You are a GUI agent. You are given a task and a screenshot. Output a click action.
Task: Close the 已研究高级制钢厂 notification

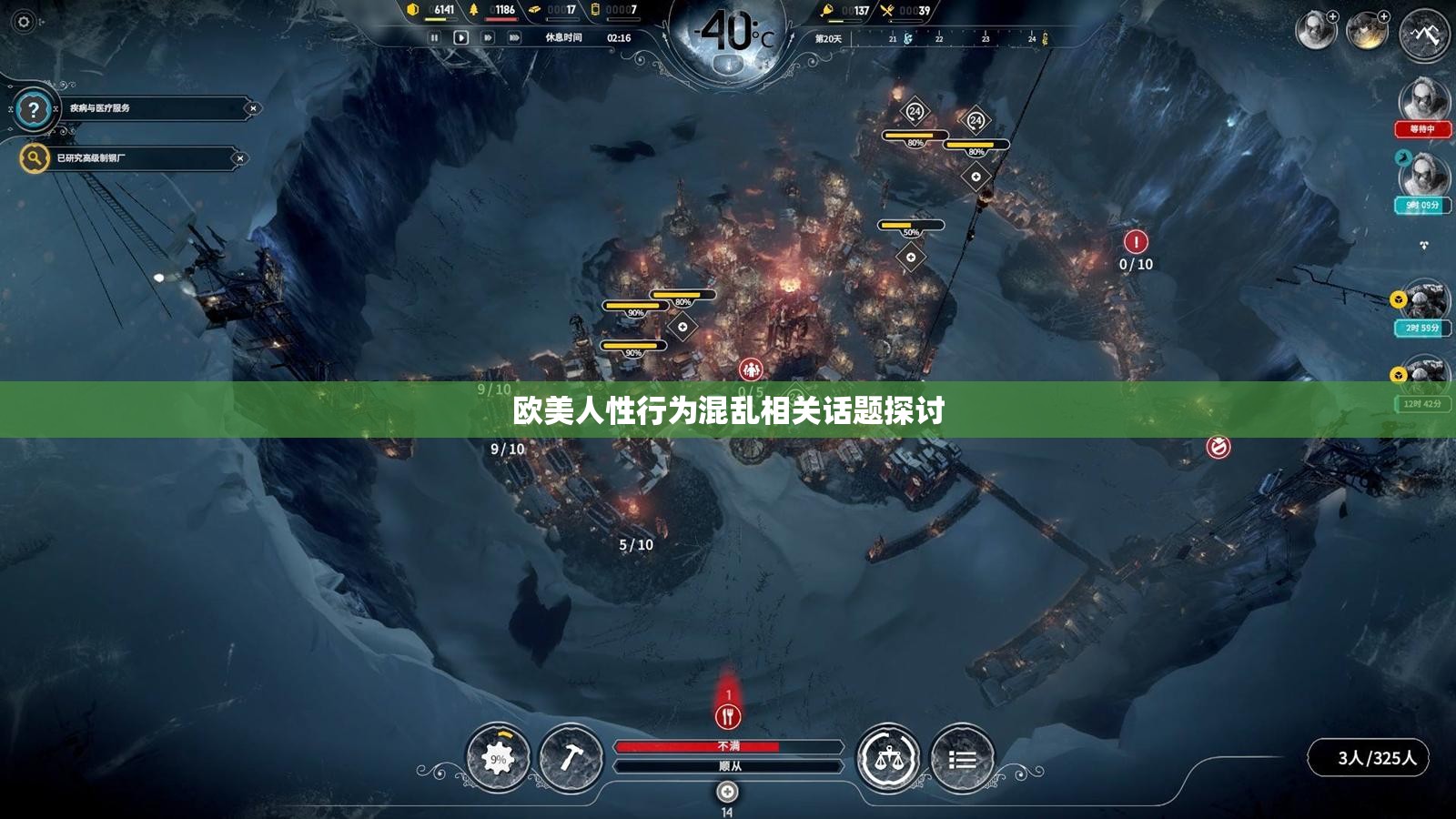(x=239, y=157)
